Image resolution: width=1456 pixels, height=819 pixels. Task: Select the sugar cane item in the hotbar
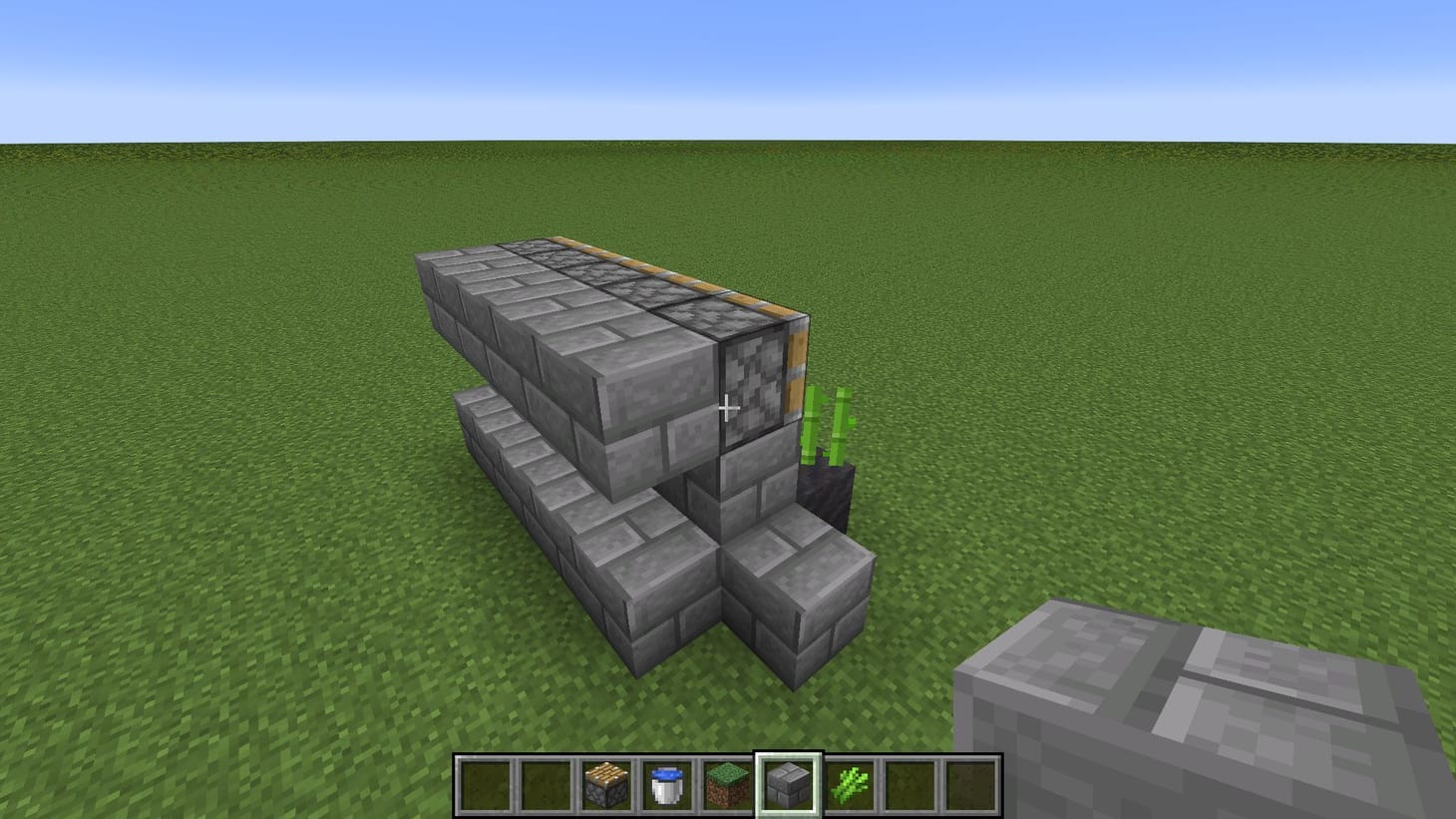[848, 788]
